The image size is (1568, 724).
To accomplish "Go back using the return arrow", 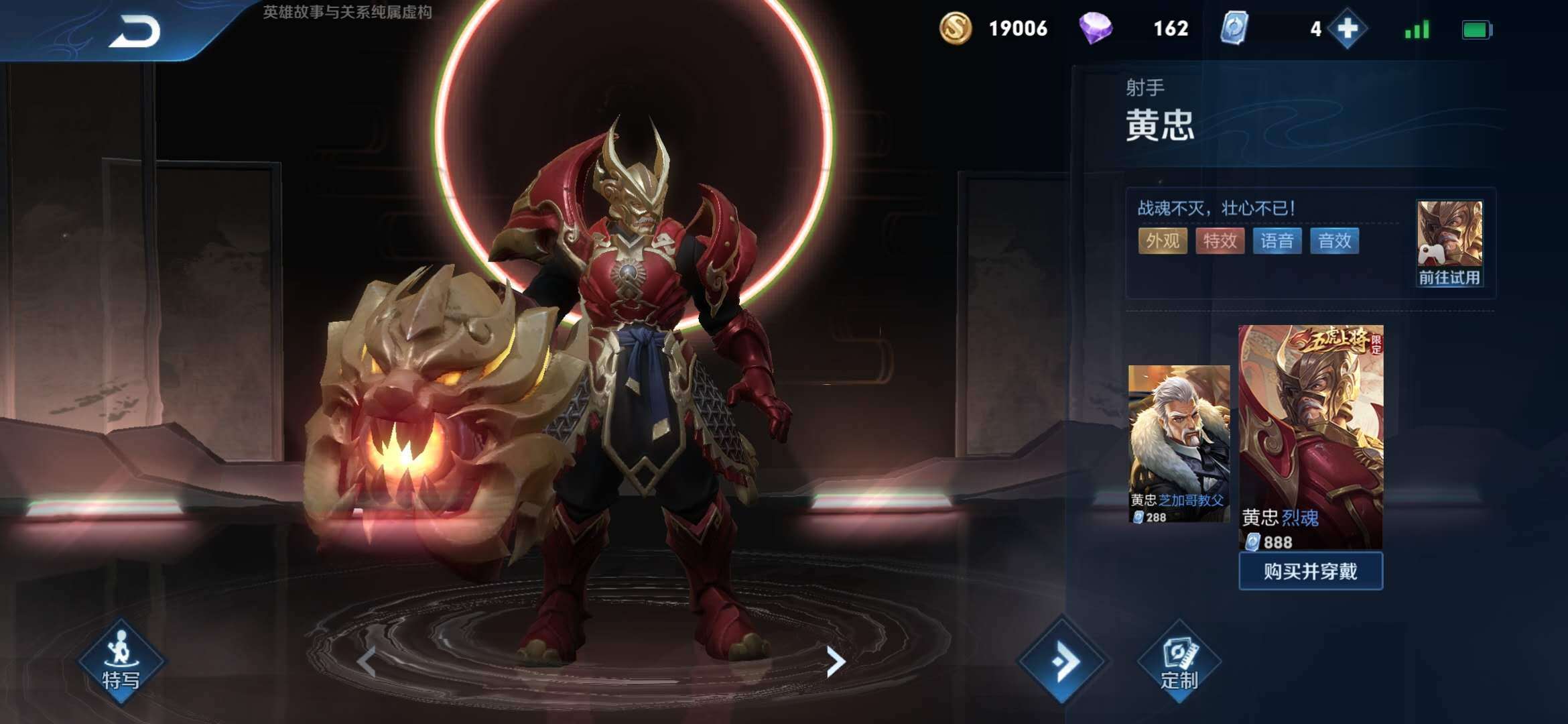I will [135, 31].
